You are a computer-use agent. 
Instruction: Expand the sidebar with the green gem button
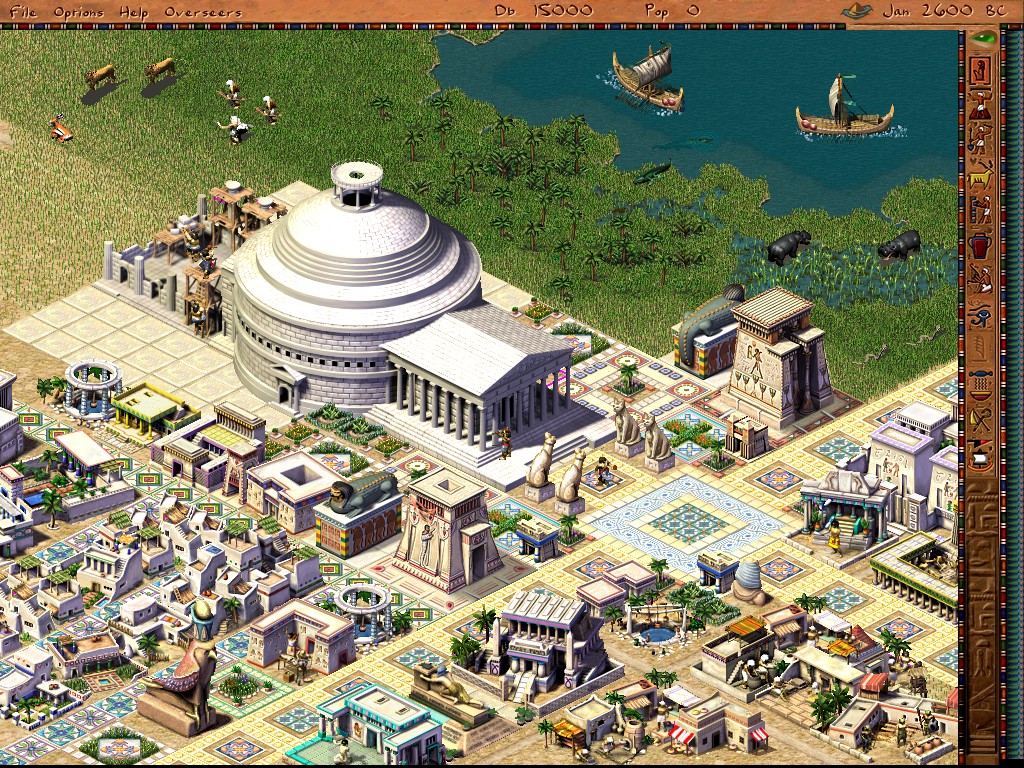click(984, 39)
